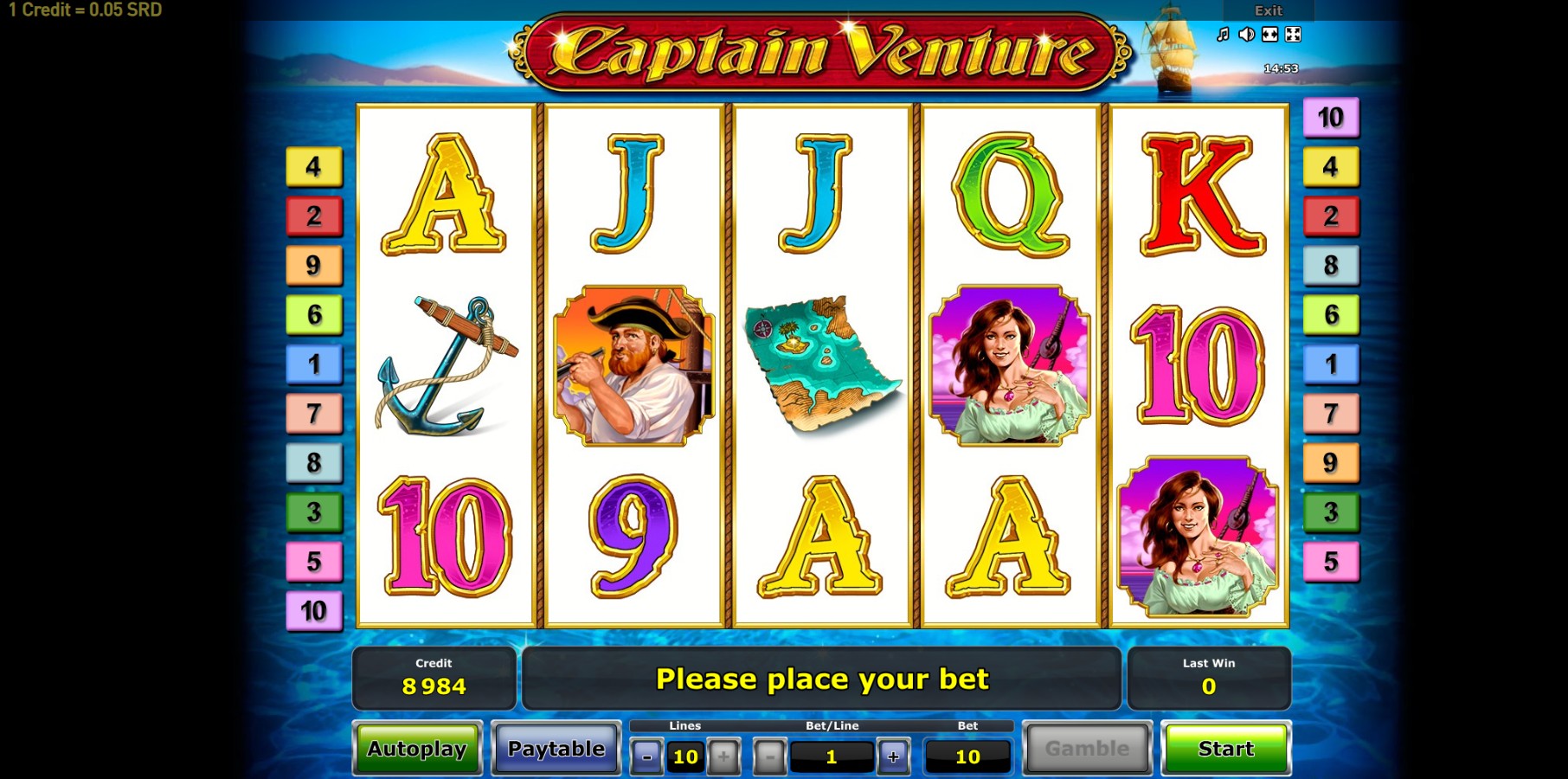Click Exit at the top right
Image resolution: width=1568 pixels, height=779 pixels.
tap(1269, 10)
